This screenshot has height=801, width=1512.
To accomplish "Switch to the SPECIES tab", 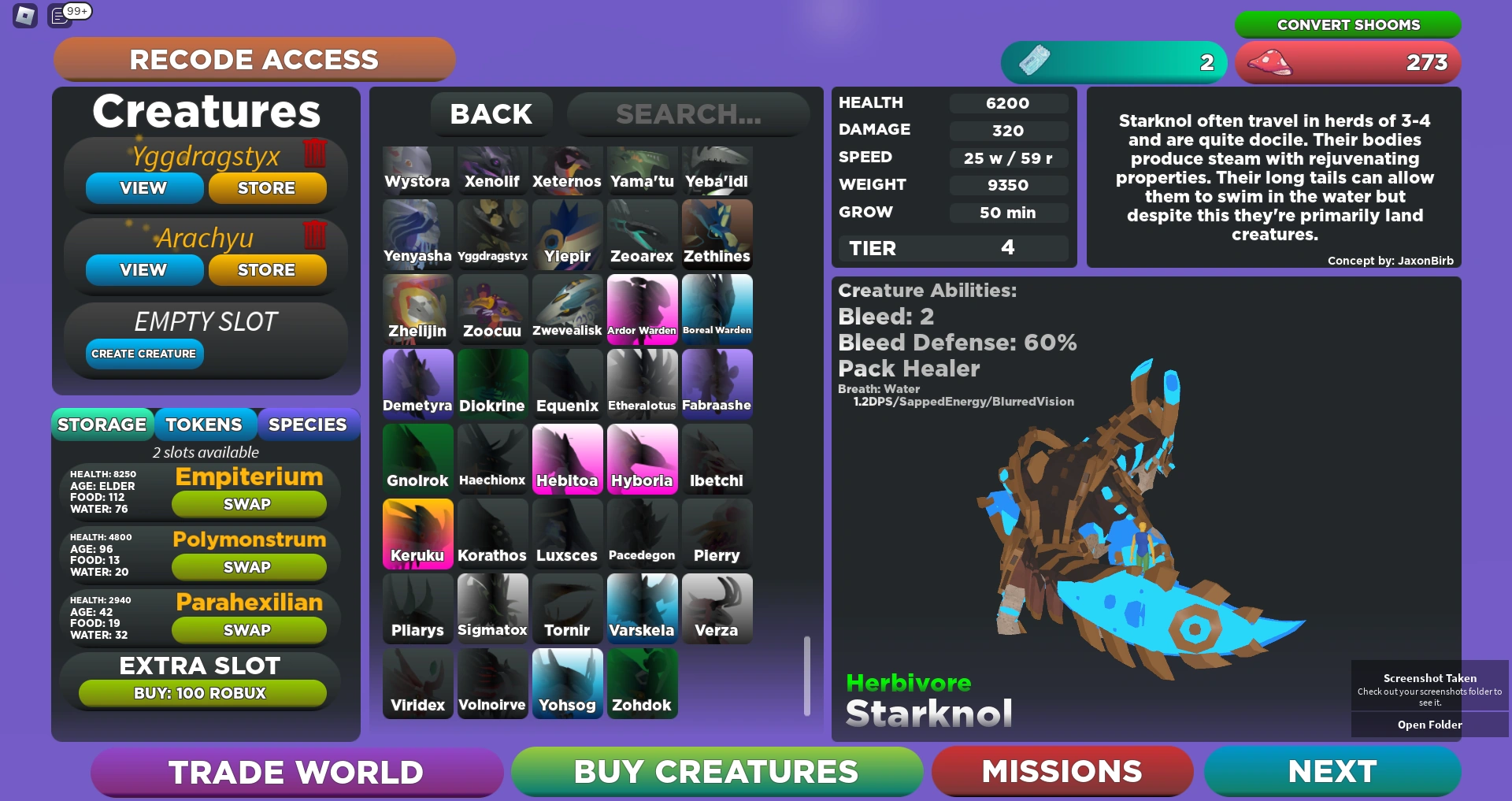I will (308, 424).
